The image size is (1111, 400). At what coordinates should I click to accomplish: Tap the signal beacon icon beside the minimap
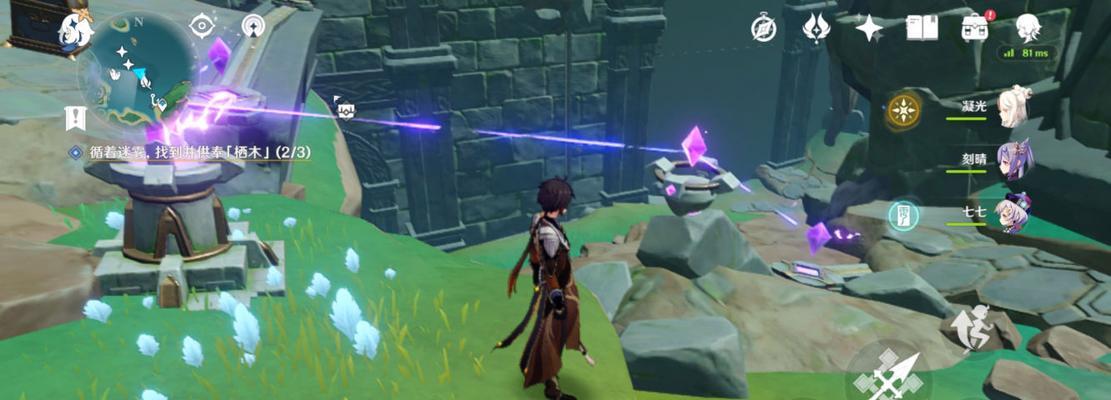pos(253,26)
